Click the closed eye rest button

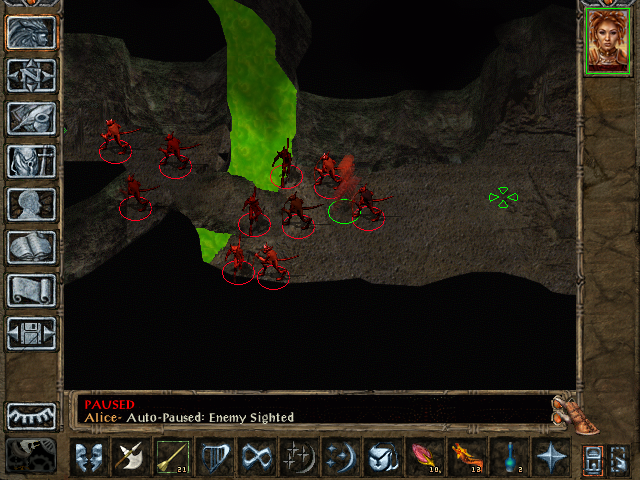pyautogui.click(x=31, y=415)
